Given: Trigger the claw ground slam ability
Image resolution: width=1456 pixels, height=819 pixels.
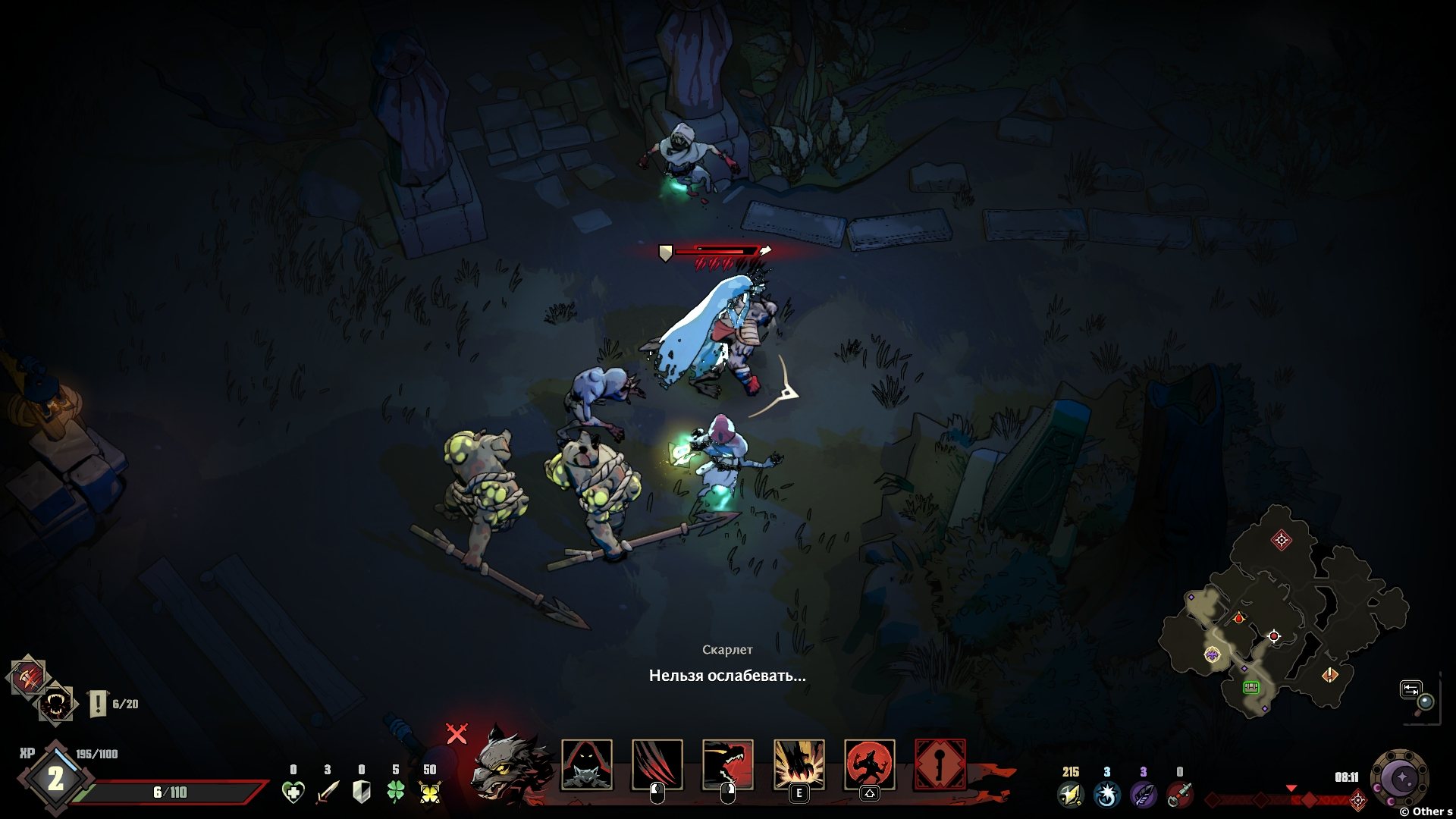Looking at the screenshot, I should 799,764.
